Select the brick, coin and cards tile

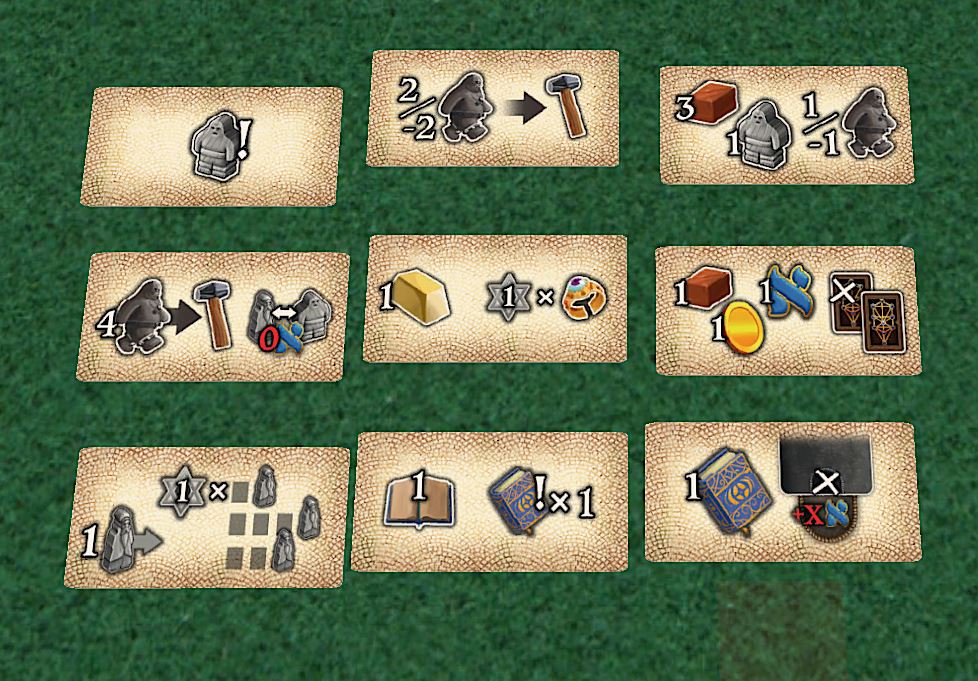[x=785, y=310]
